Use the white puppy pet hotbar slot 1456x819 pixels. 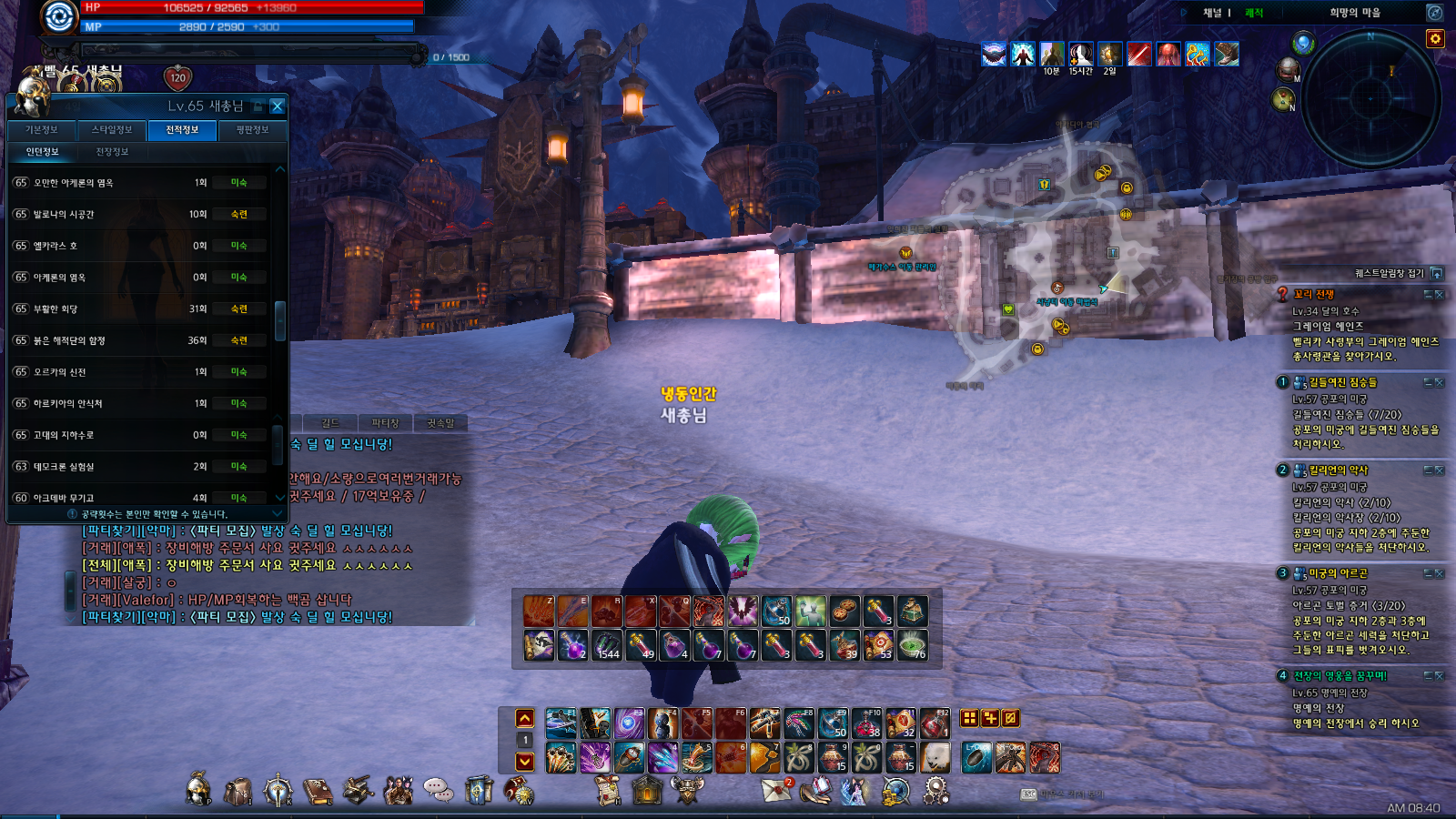tap(935, 757)
